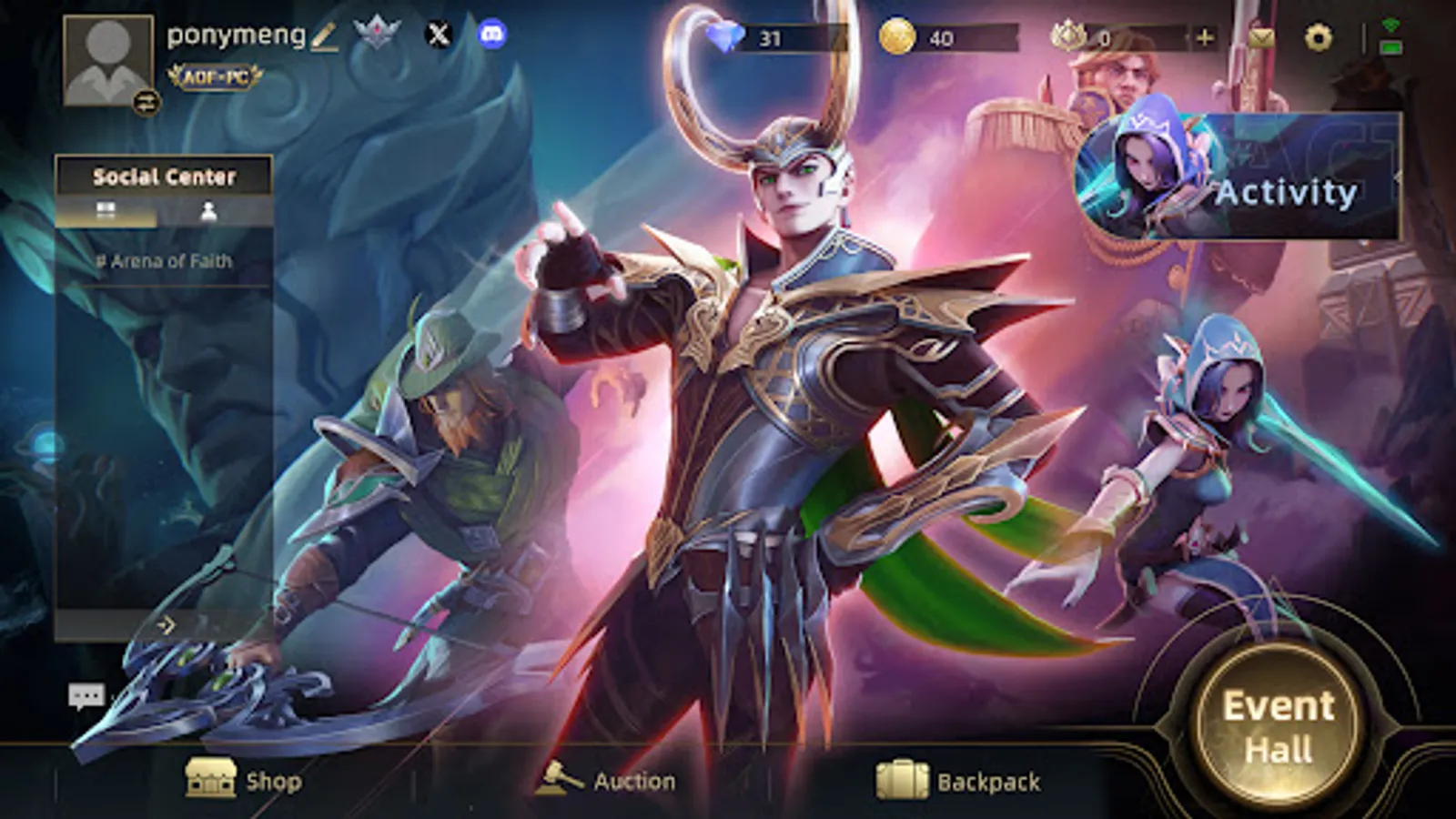Viewport: 1456px width, 819px height.
Task: Open chat via the speech bubble icon
Action: (86, 695)
